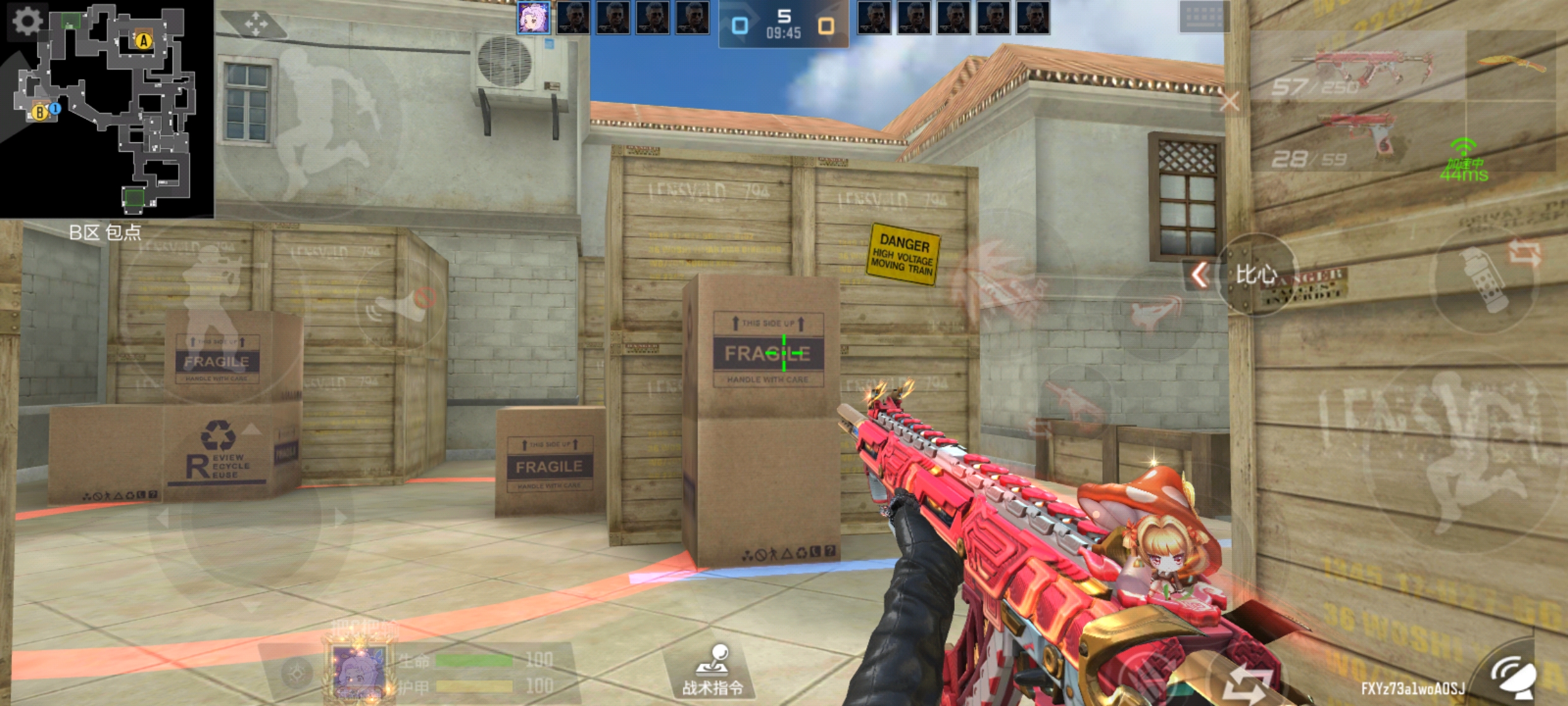The width and height of the screenshot is (1568, 706).
Task: Tap the satellite dish radio icon
Action: click(x=1515, y=678)
